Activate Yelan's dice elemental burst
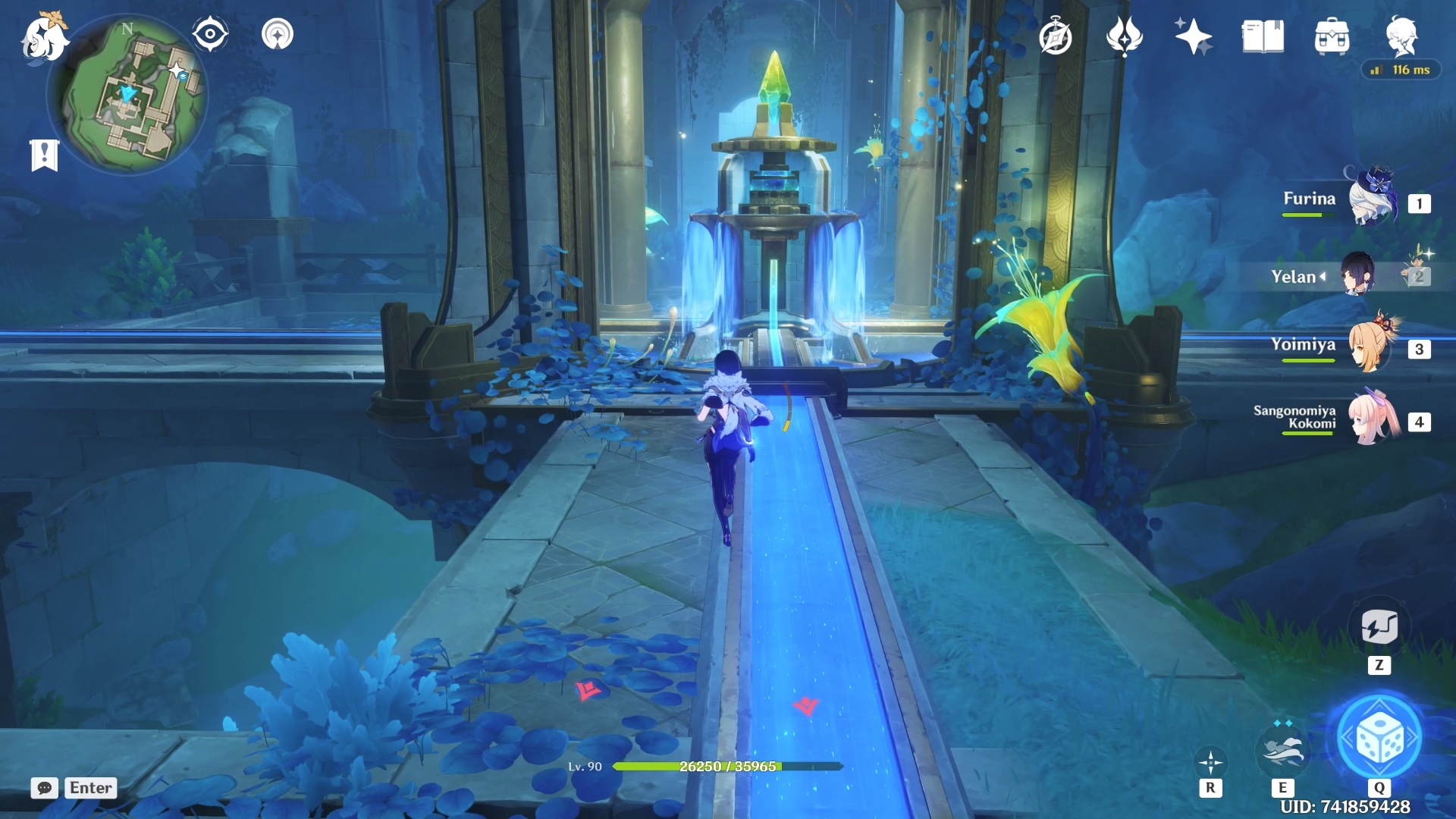 point(1379,738)
